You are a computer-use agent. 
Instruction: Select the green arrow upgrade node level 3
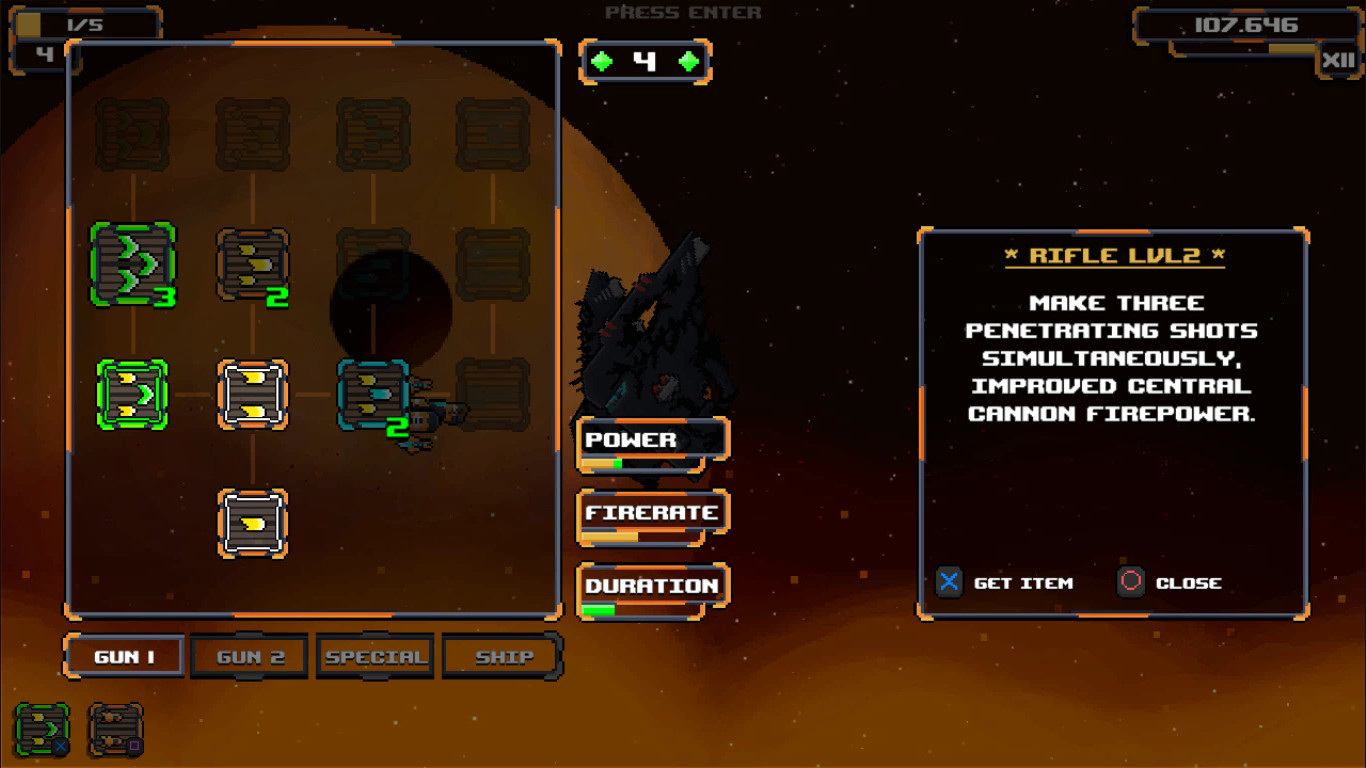tap(133, 262)
